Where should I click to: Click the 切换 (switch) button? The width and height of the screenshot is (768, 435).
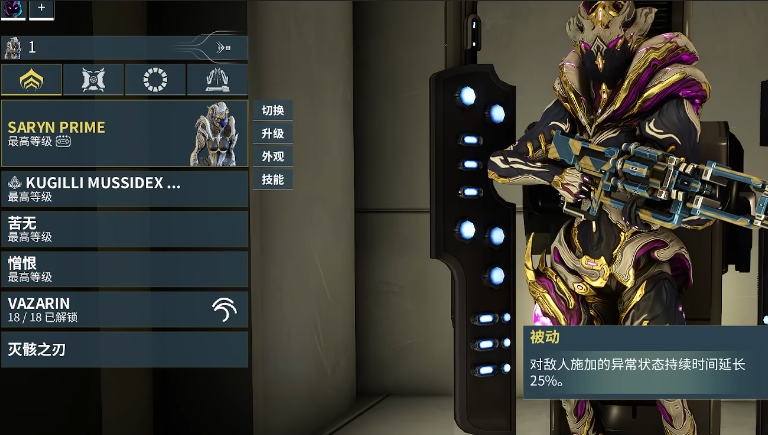click(x=273, y=110)
